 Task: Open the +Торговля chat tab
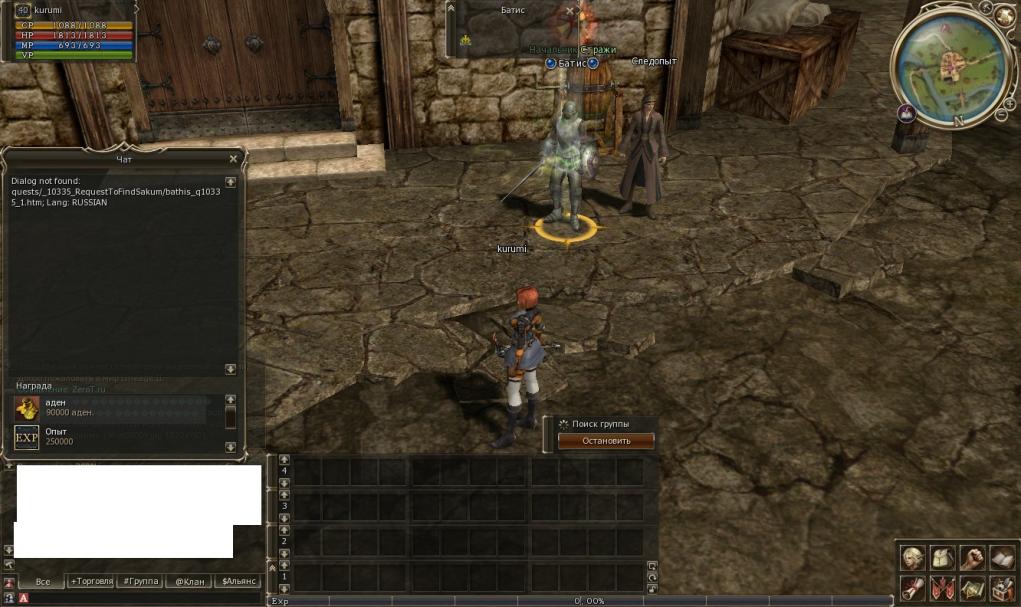pos(91,581)
